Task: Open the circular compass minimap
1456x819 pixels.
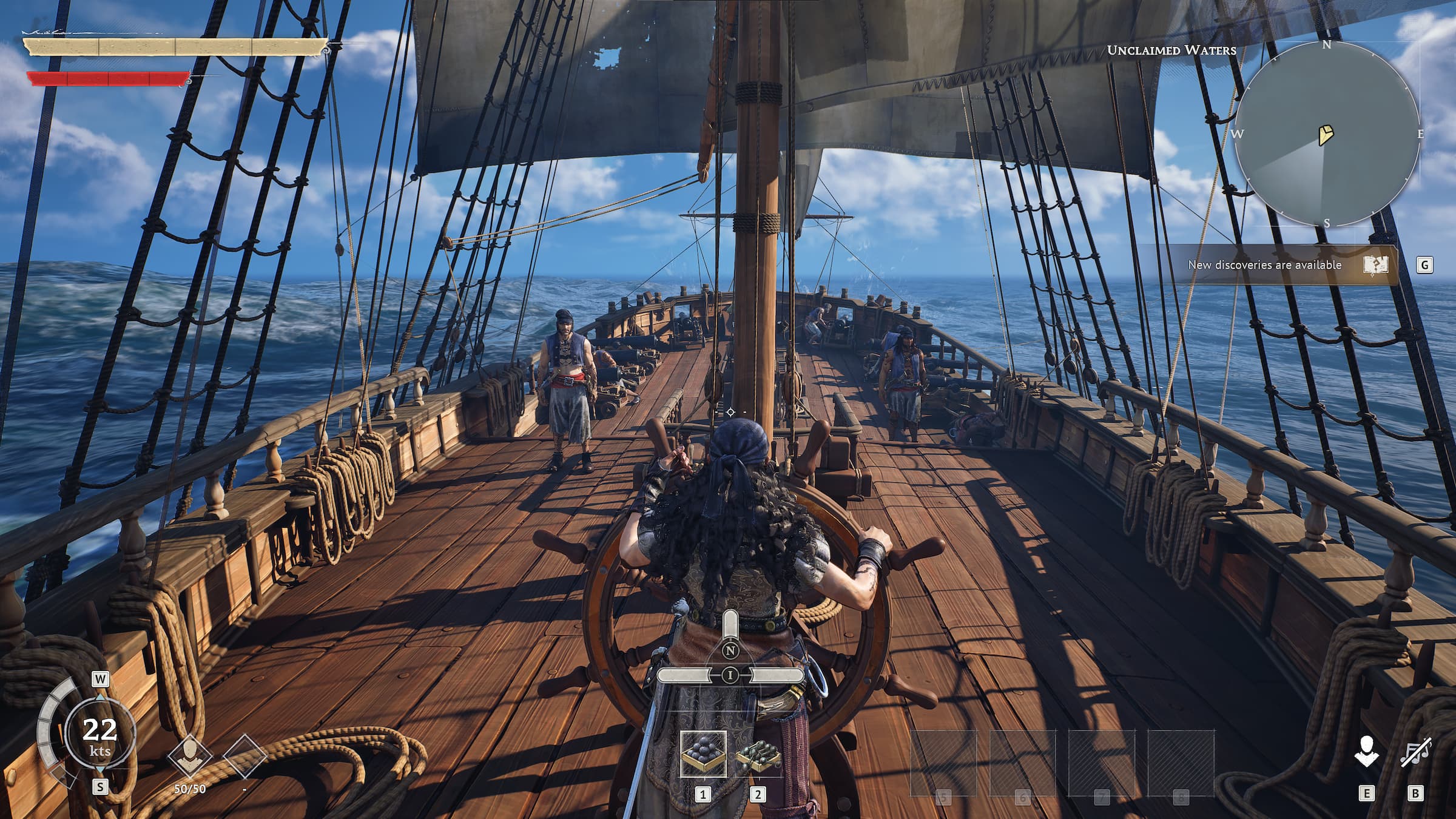Action: 1327,134
